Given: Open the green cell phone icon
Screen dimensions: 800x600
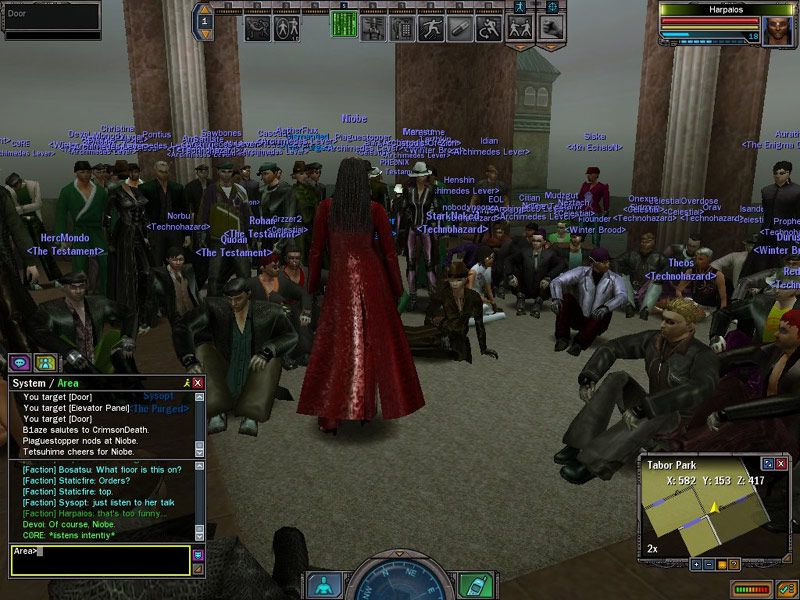Looking at the screenshot, I should click(x=476, y=585).
